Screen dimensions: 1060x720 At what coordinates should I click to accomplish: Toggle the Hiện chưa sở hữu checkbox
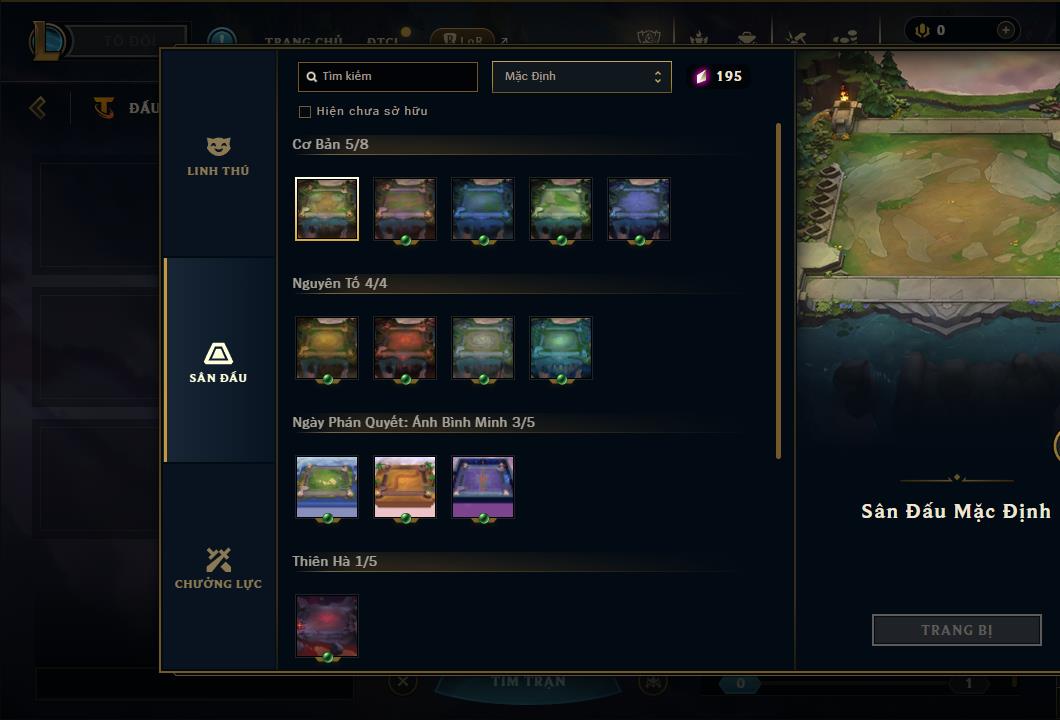point(305,111)
